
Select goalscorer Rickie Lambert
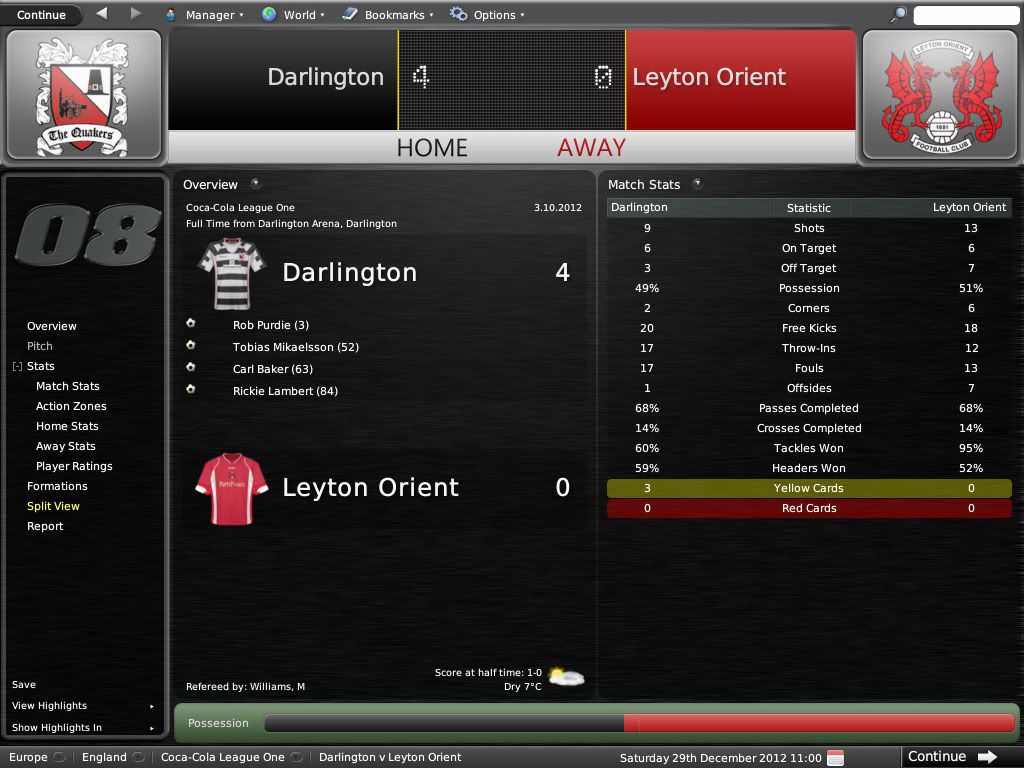285,391
